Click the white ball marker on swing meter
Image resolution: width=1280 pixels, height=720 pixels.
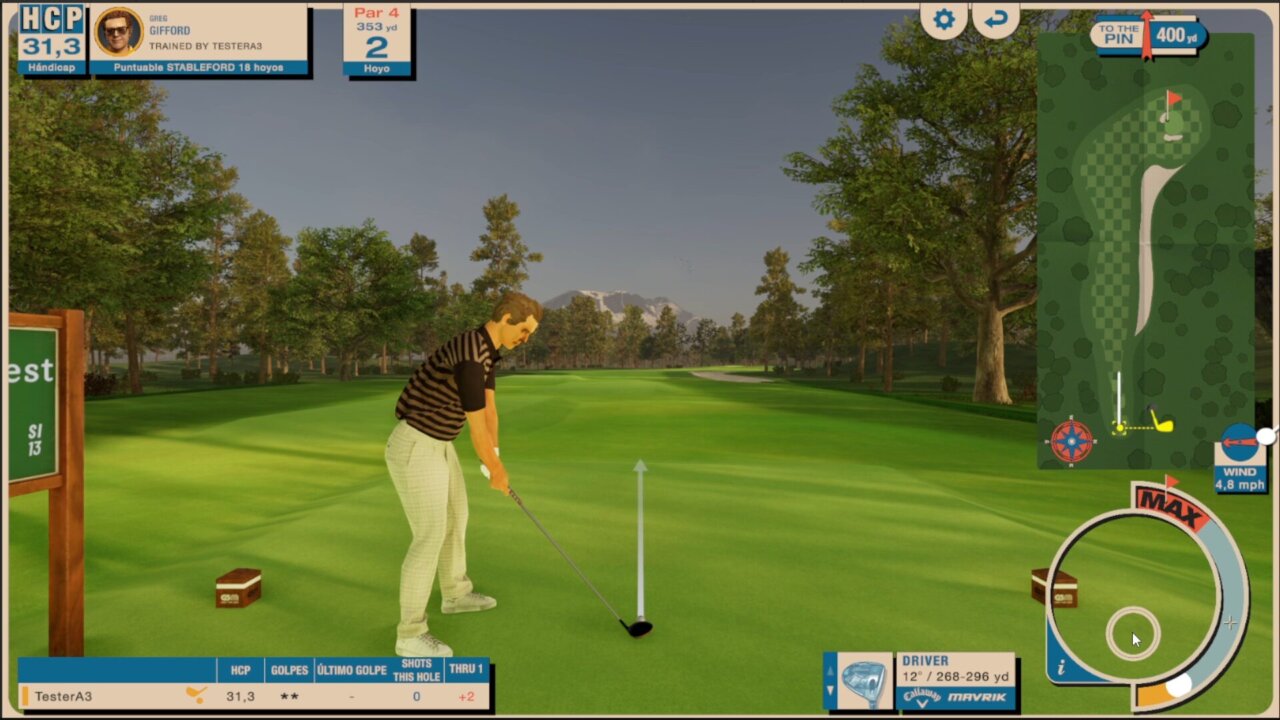click(x=1180, y=685)
